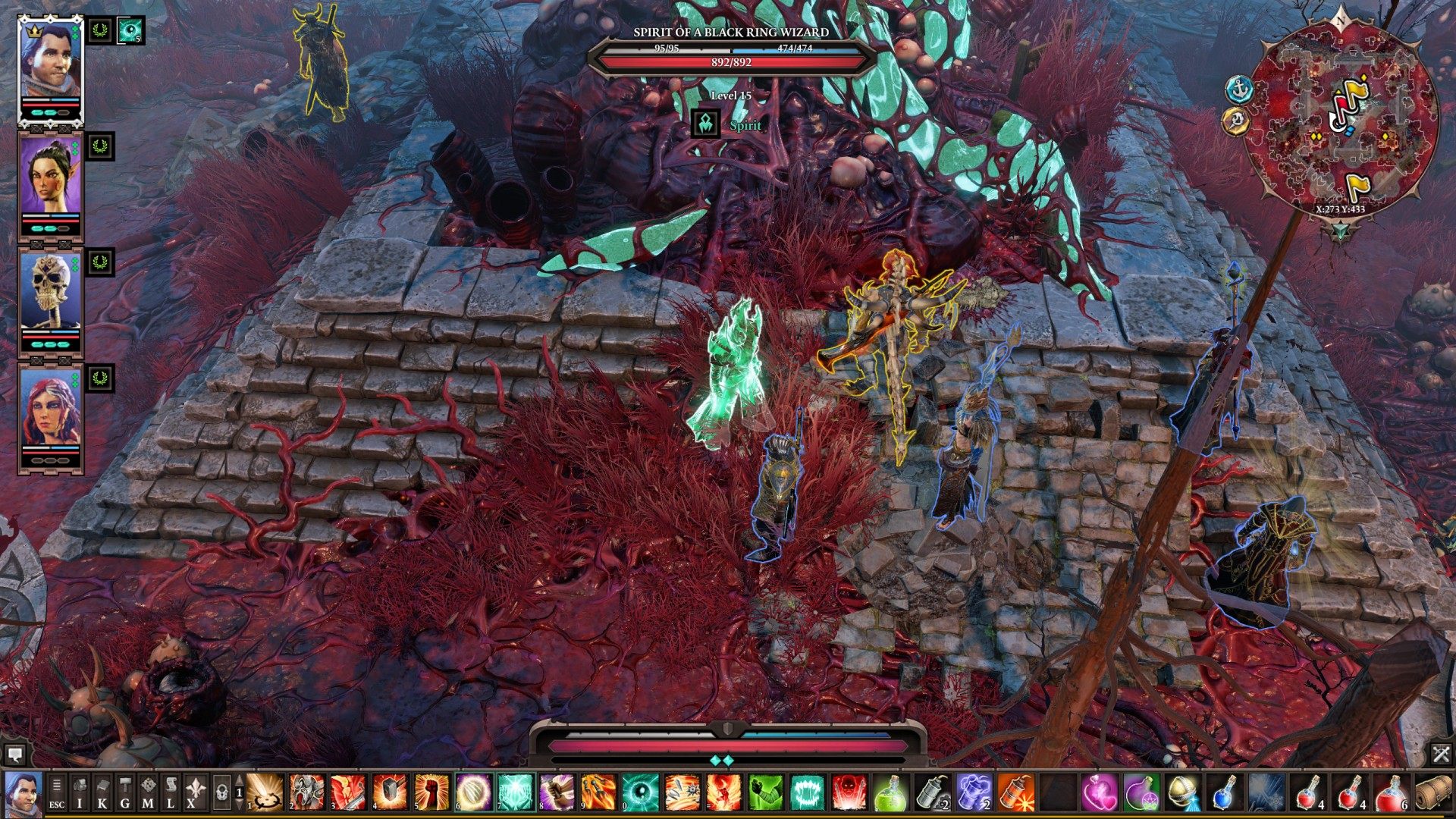Open the crafting hammer G button
The height and width of the screenshot is (819, 1456).
125,792
